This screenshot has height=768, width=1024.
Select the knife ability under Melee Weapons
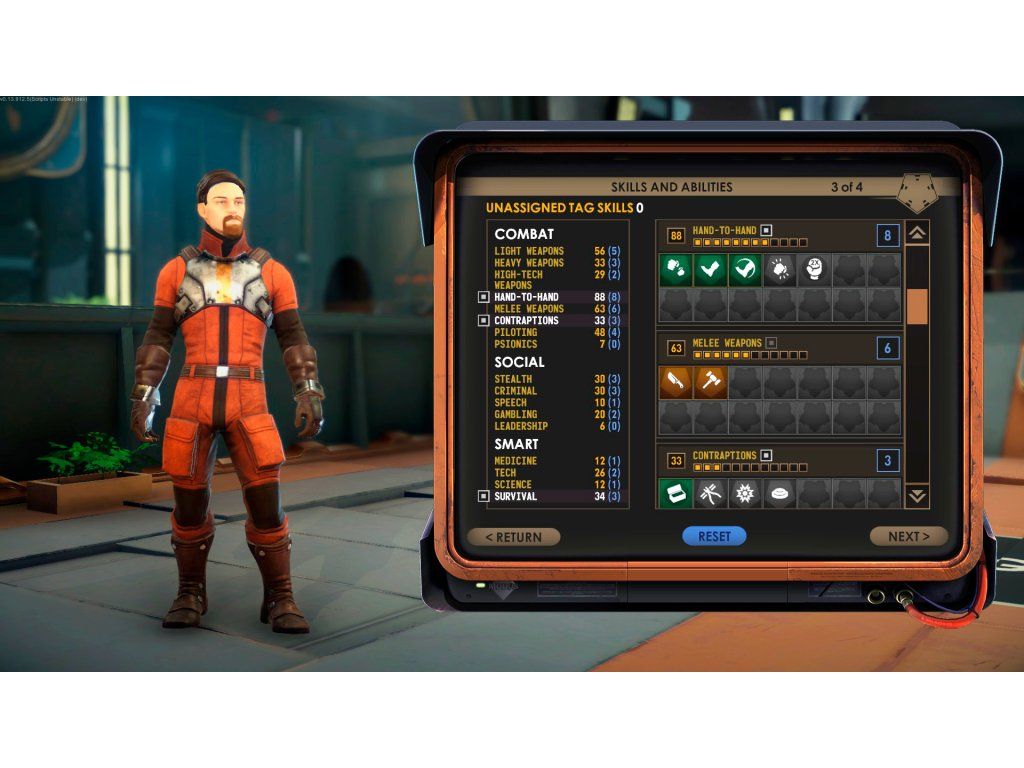coord(675,381)
